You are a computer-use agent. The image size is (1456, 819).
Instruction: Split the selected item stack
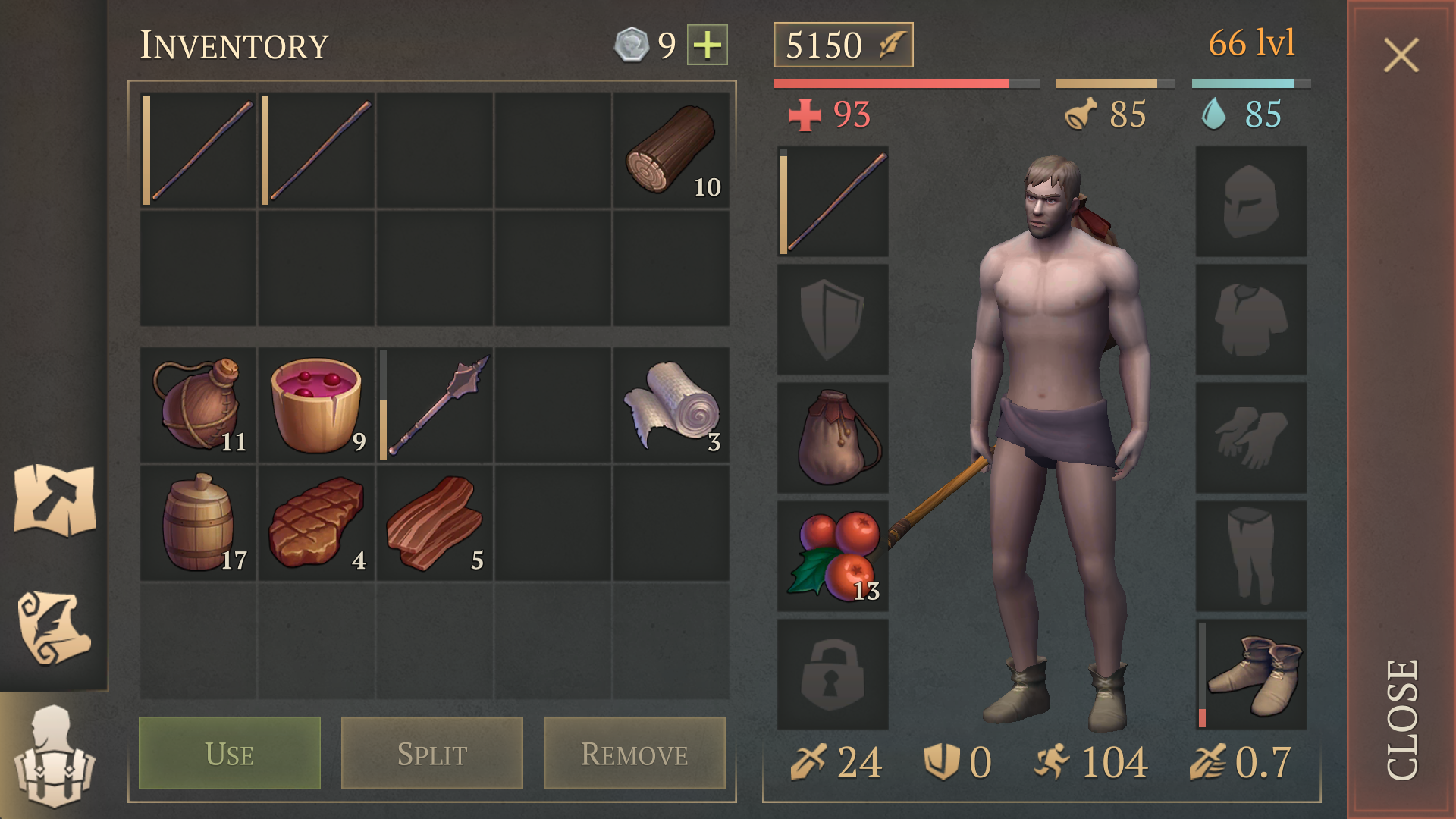pyautogui.click(x=432, y=753)
